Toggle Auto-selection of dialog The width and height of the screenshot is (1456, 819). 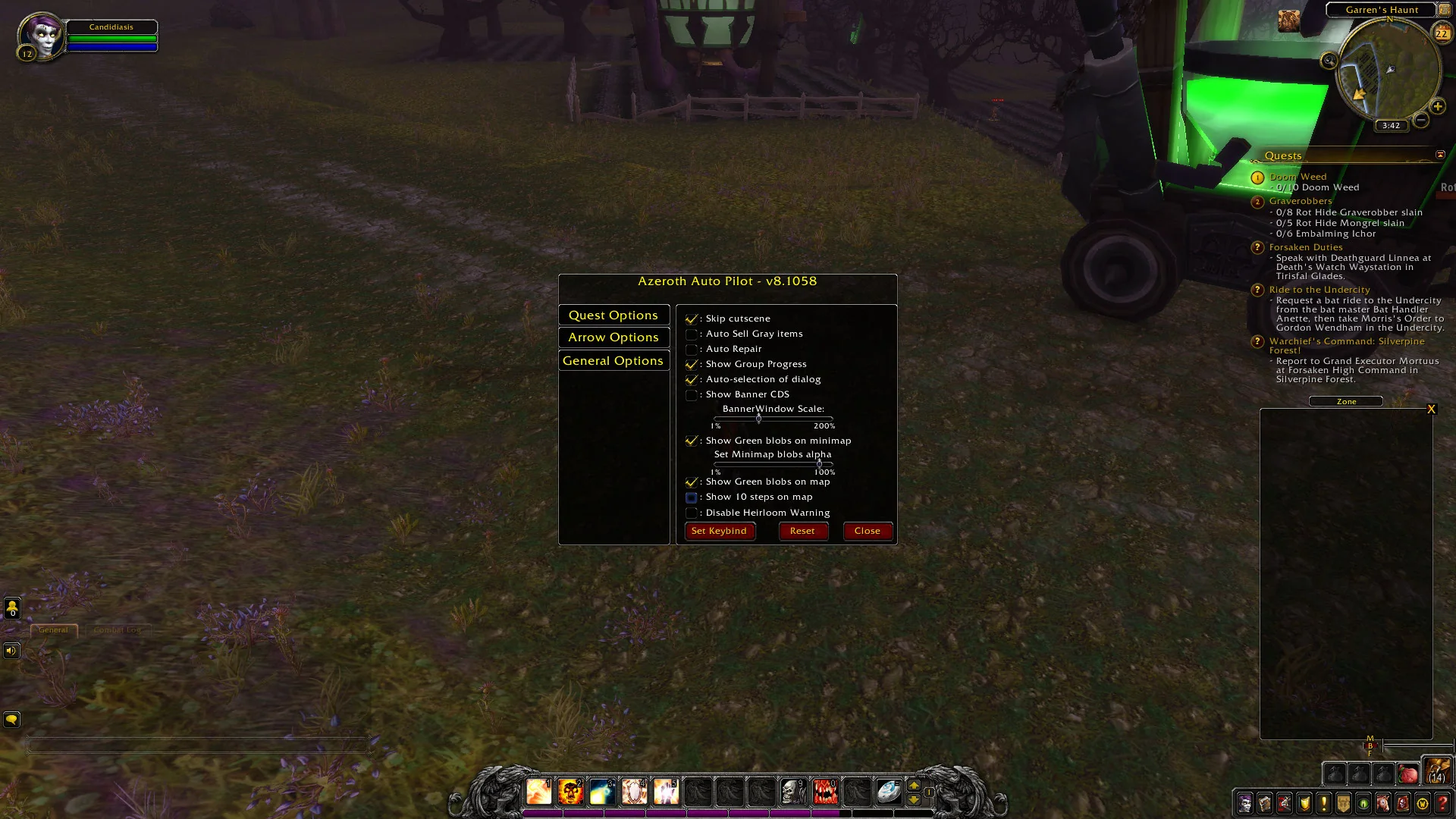pyautogui.click(x=692, y=380)
